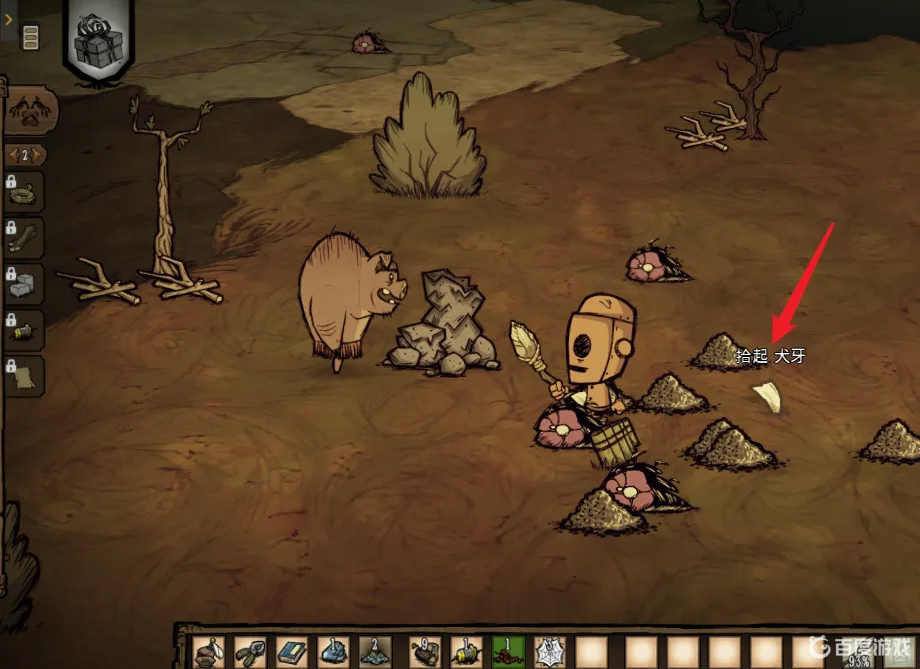
Task: Select the spider web inventory slot
Action: point(549,652)
